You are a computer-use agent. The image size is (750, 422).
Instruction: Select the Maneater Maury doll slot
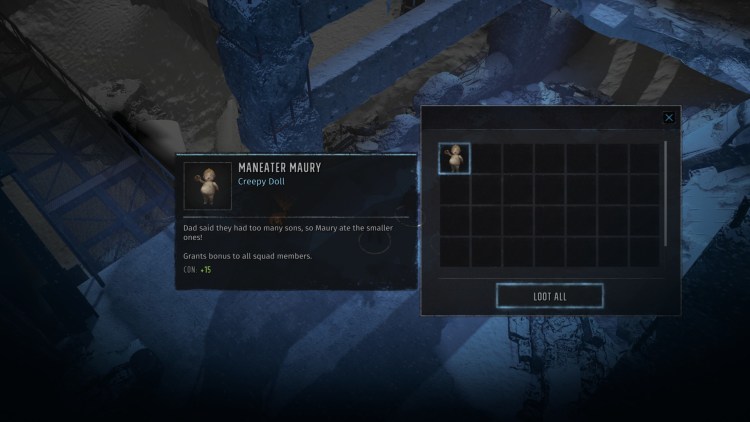tap(455, 158)
